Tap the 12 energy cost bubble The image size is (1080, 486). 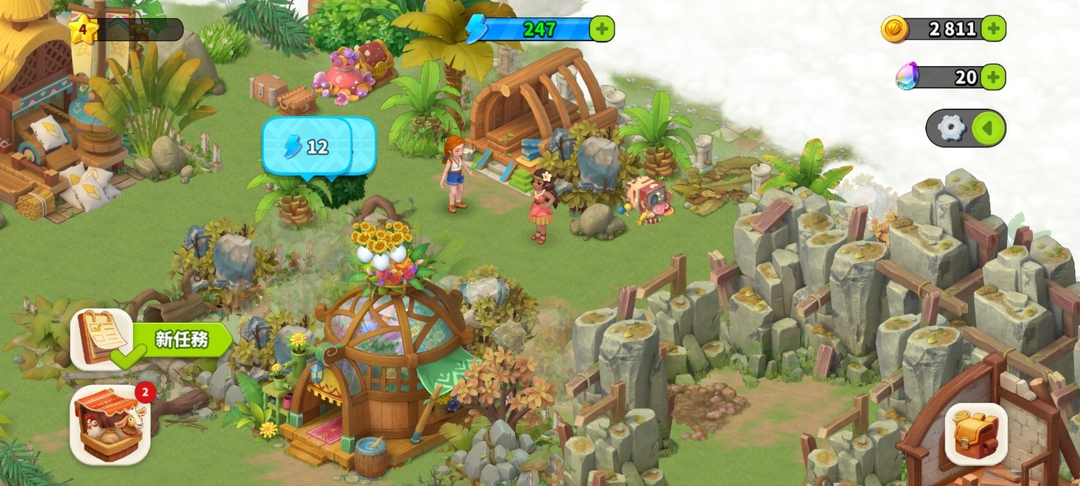307,147
